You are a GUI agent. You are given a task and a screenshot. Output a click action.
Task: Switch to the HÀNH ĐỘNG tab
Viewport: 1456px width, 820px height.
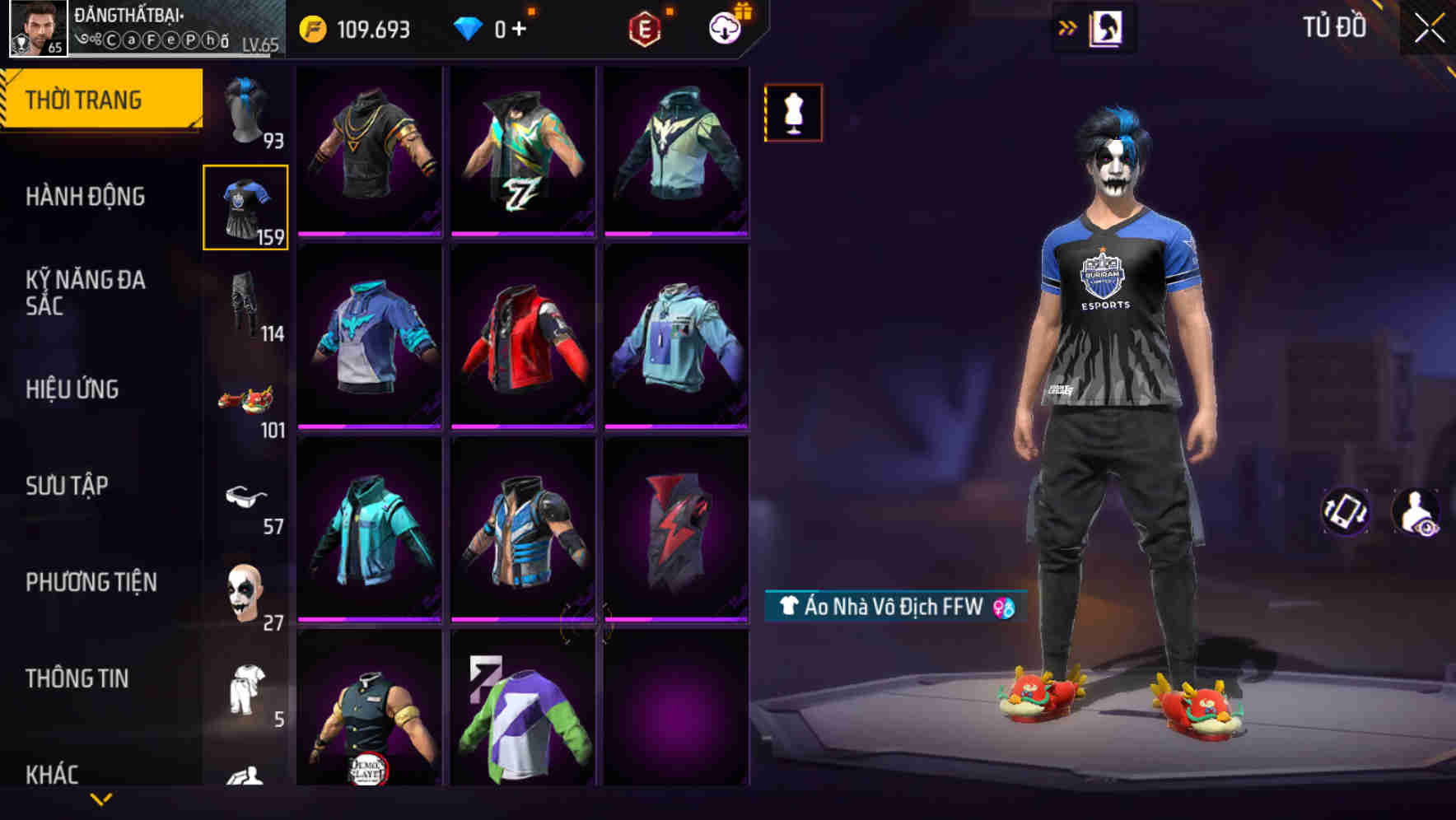tap(85, 197)
